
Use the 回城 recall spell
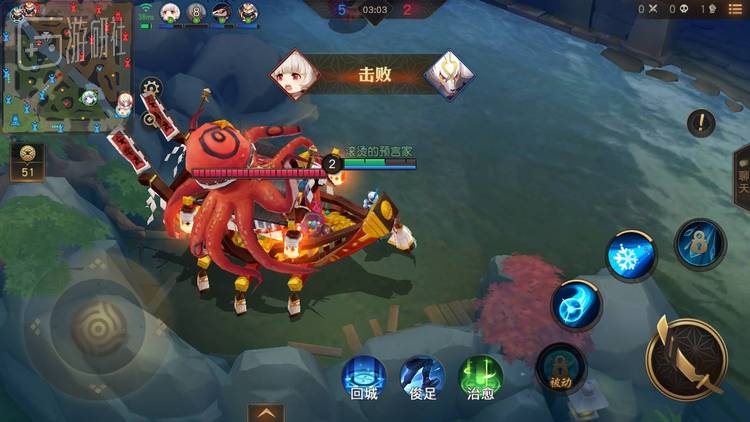[x=364, y=378]
